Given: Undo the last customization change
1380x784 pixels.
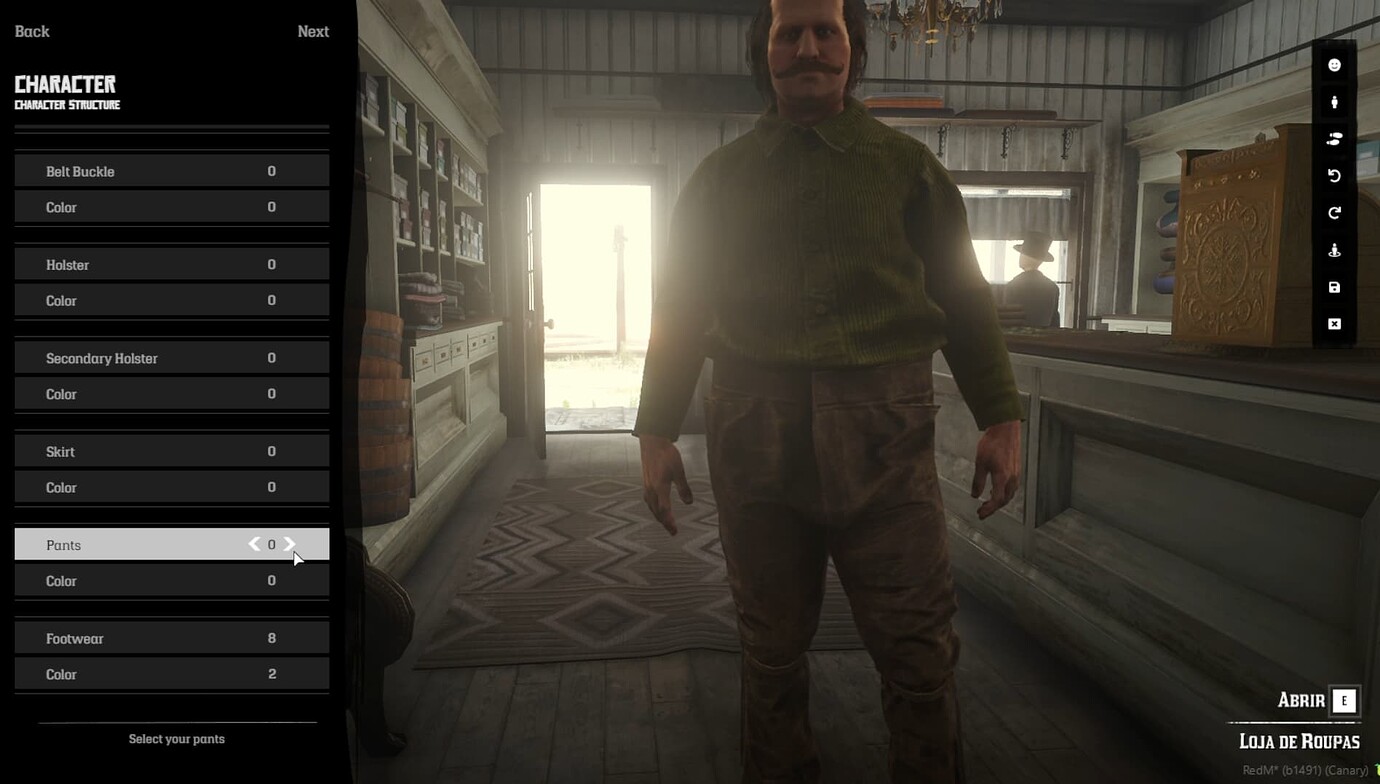Looking at the screenshot, I should tap(1333, 175).
